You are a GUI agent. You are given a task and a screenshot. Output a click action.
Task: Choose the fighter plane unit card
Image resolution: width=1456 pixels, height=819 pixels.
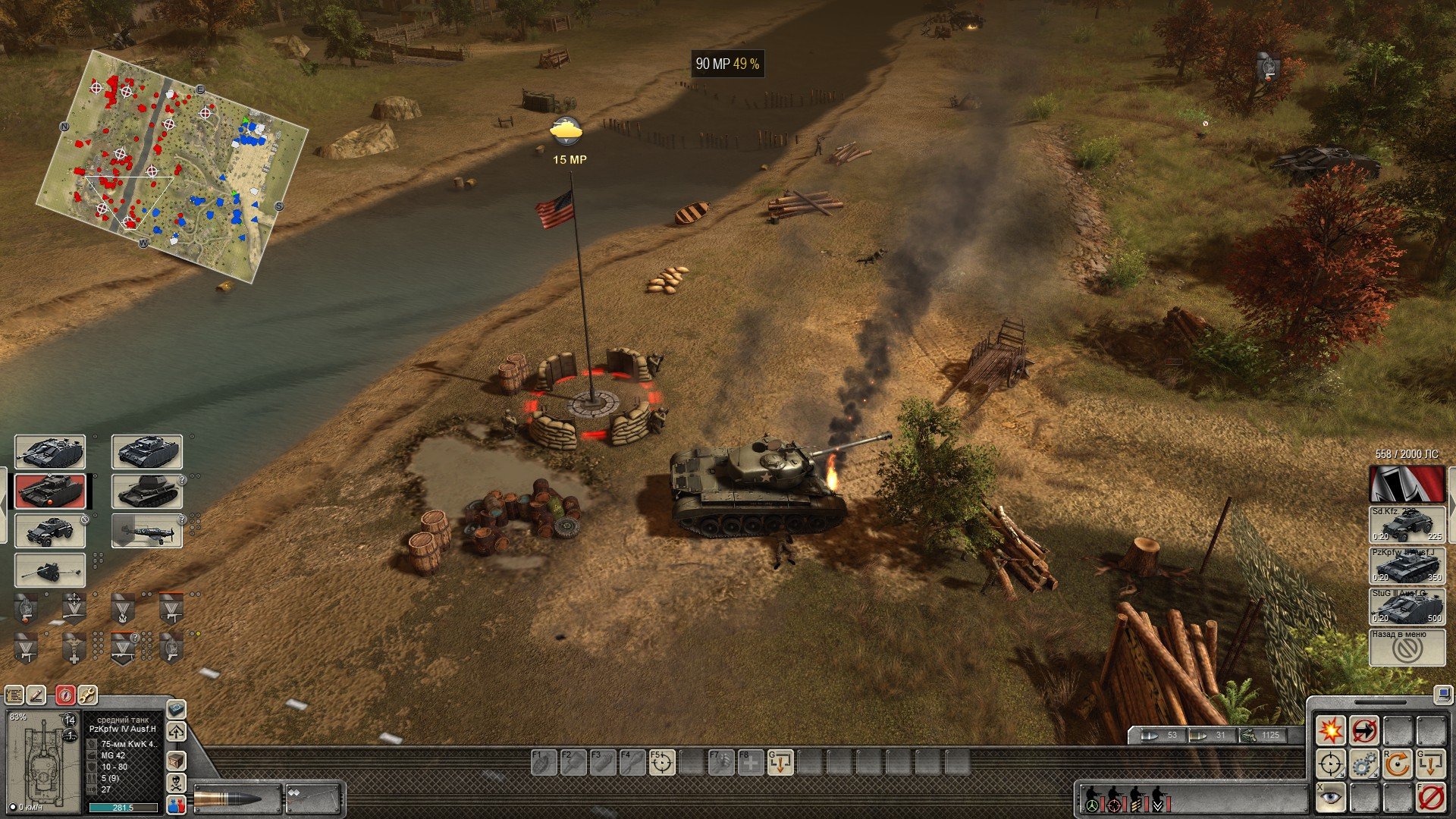pyautogui.click(x=146, y=530)
